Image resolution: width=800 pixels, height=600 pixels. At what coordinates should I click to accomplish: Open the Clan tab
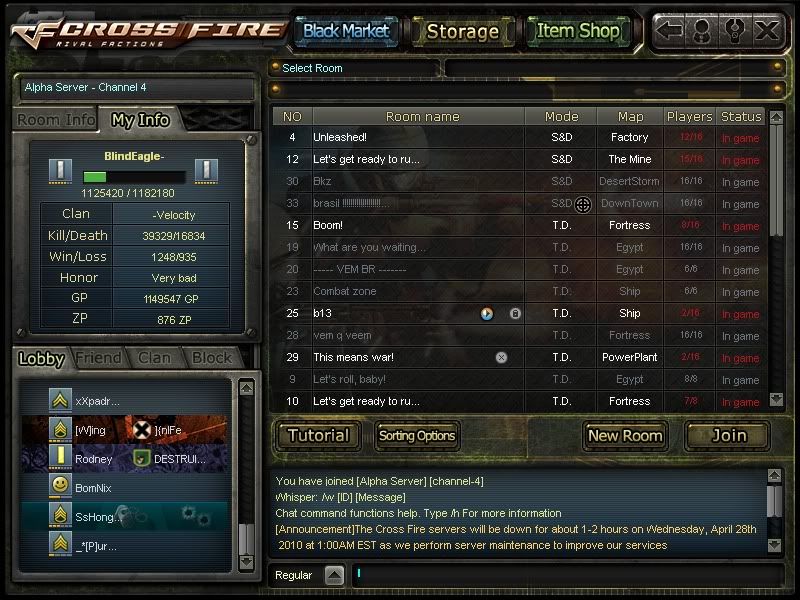click(153, 358)
